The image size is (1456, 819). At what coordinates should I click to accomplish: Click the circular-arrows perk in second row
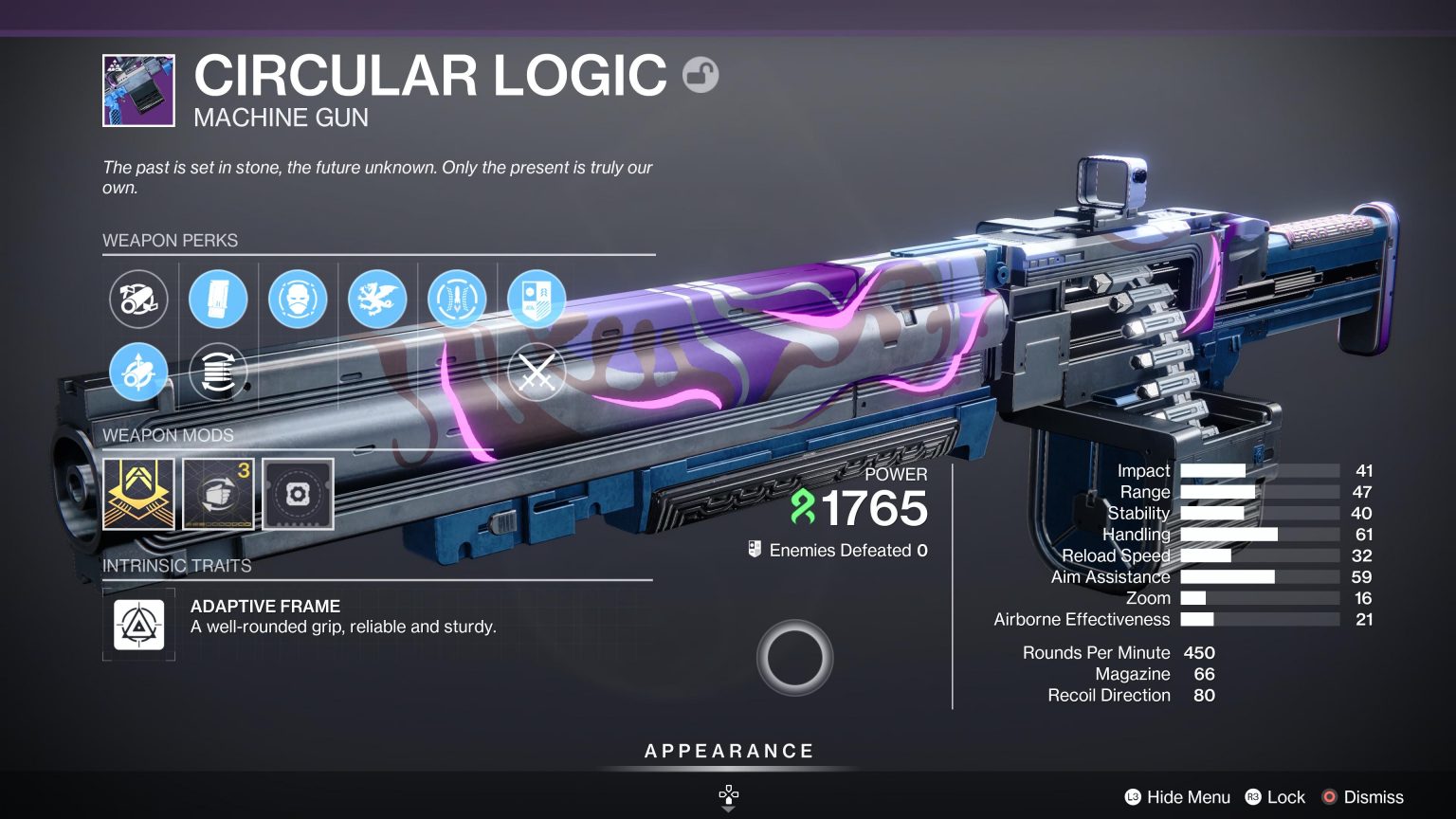click(218, 372)
